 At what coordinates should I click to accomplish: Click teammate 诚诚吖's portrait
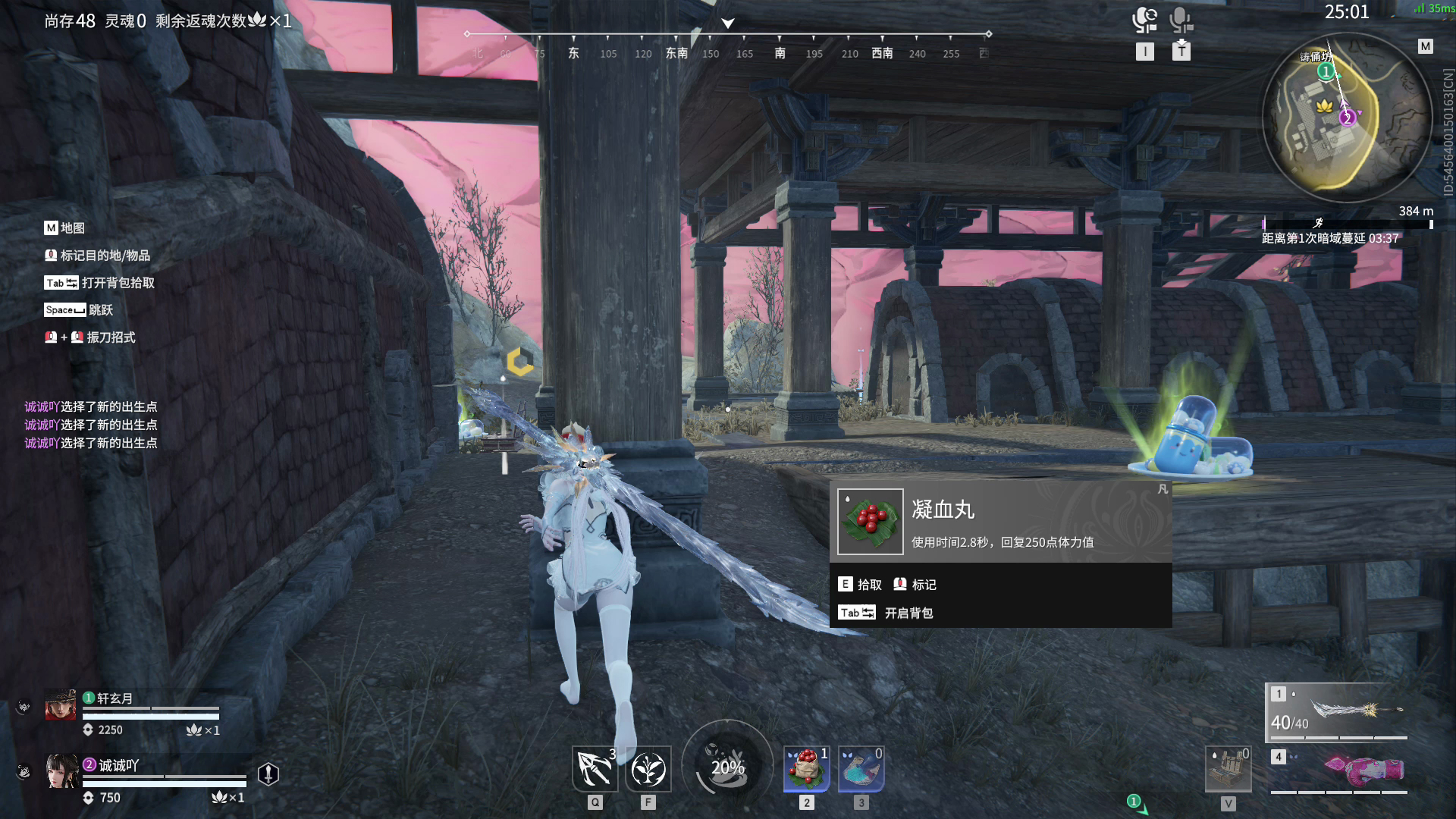61,771
